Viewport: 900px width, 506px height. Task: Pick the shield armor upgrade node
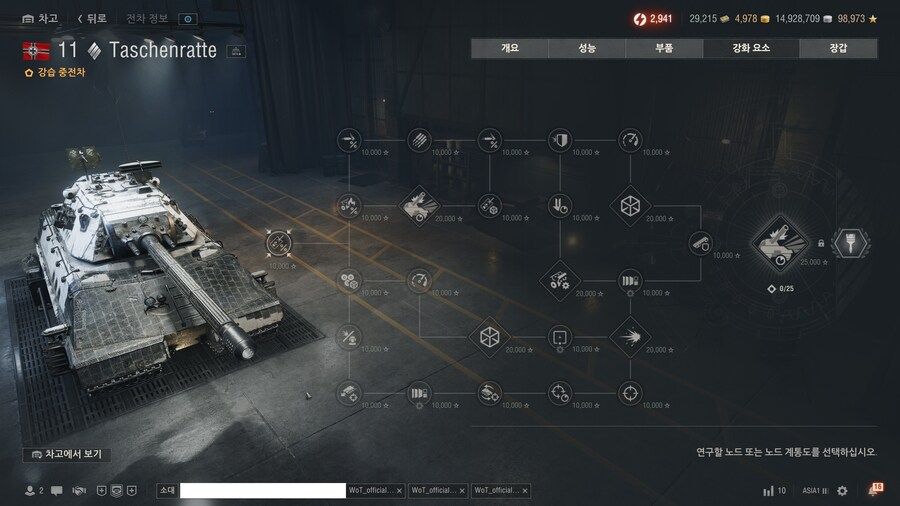pyautogui.click(x=560, y=140)
